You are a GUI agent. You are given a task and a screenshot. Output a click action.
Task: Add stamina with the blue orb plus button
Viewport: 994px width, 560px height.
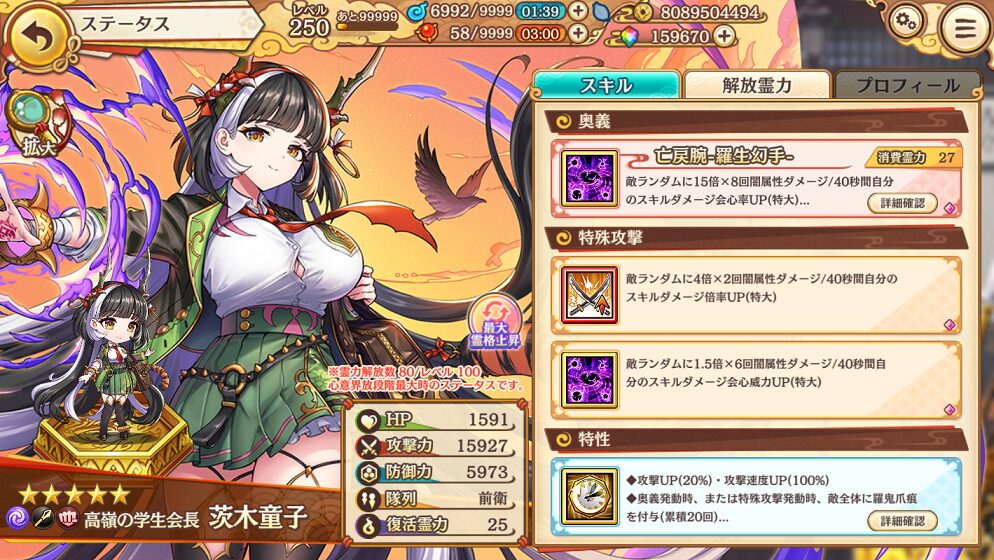(x=578, y=12)
